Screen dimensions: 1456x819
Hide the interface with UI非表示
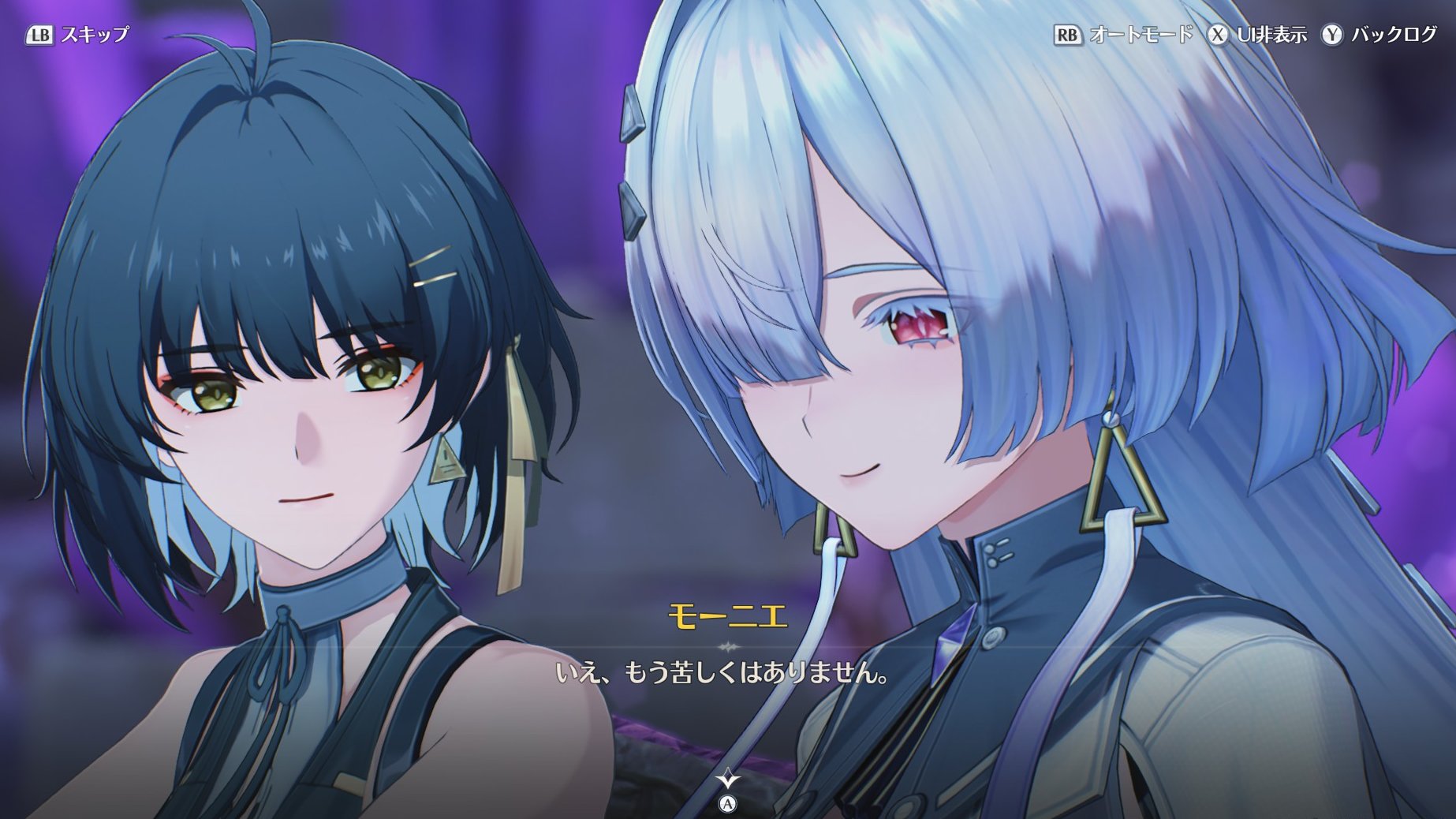[x=1258, y=35]
